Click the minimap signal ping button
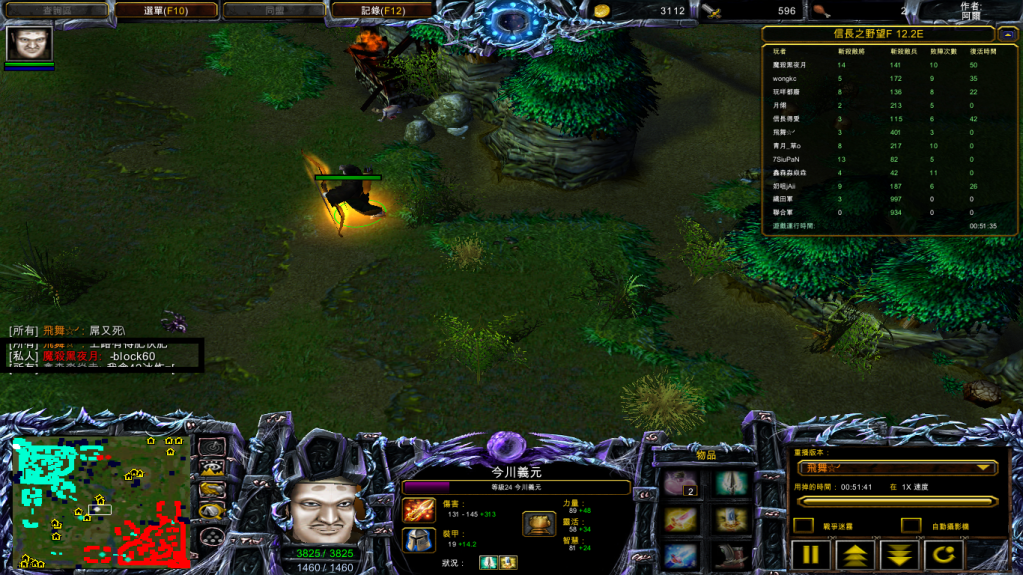The image size is (1023, 575). (x=211, y=446)
